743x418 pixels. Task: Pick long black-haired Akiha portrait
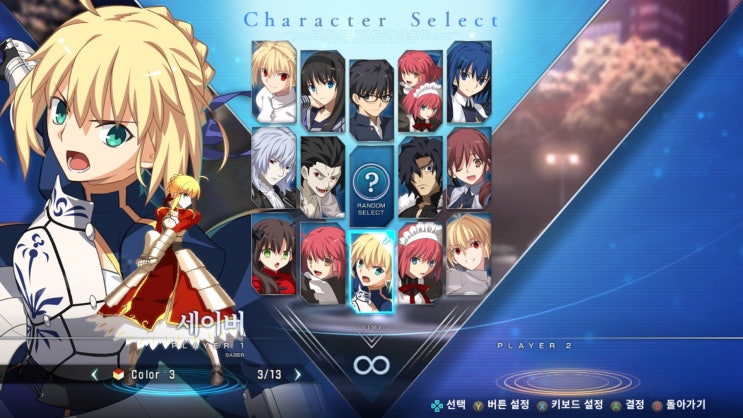click(x=322, y=90)
